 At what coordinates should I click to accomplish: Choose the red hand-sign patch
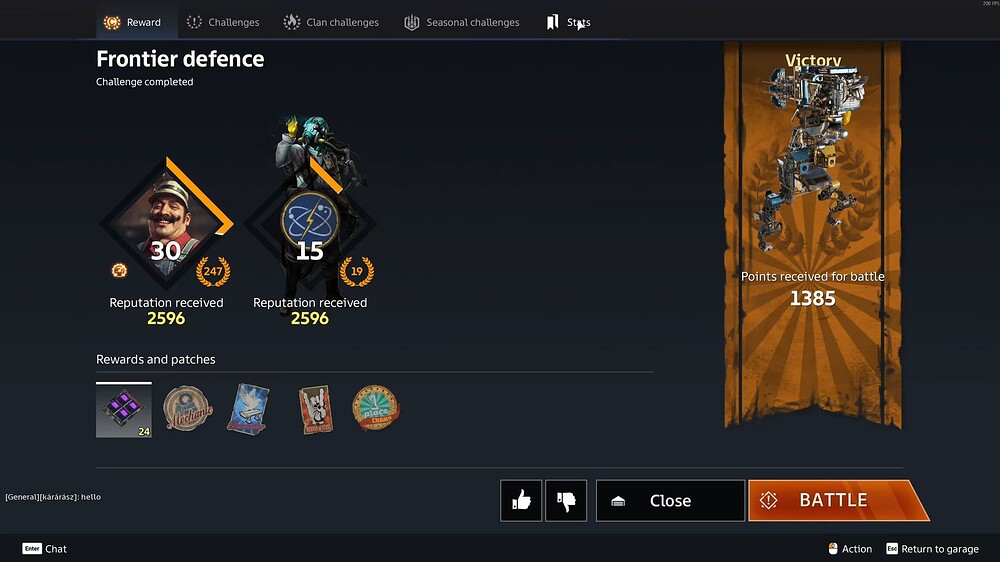[x=315, y=409]
